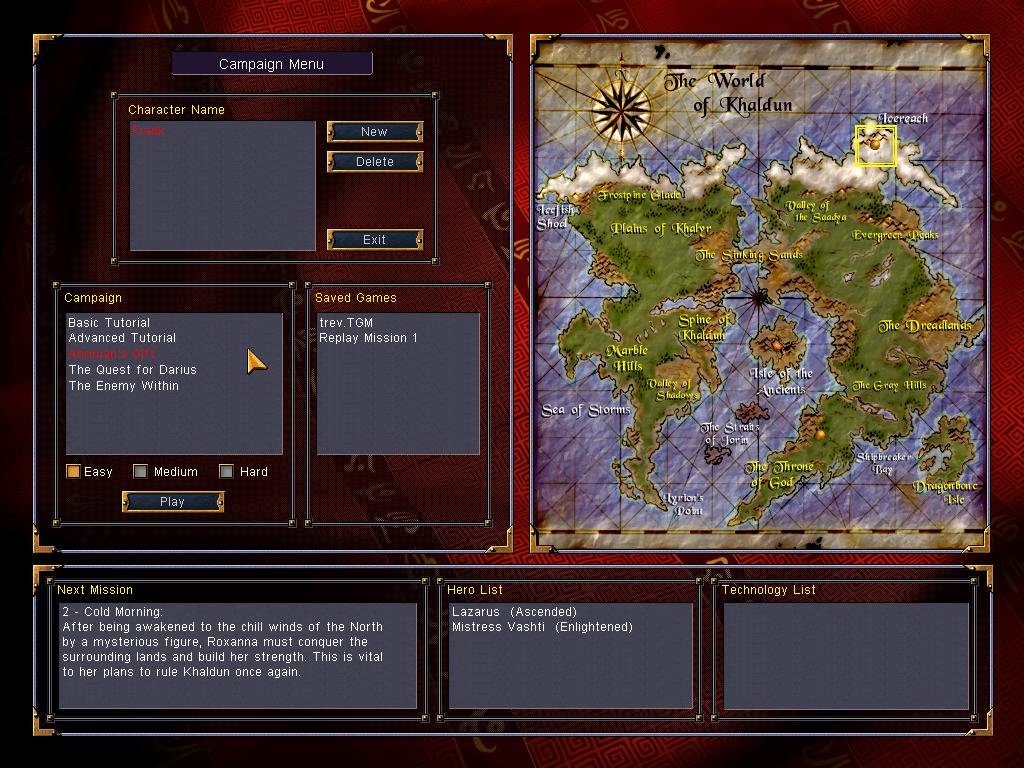Start the campaign with Play button

click(172, 502)
